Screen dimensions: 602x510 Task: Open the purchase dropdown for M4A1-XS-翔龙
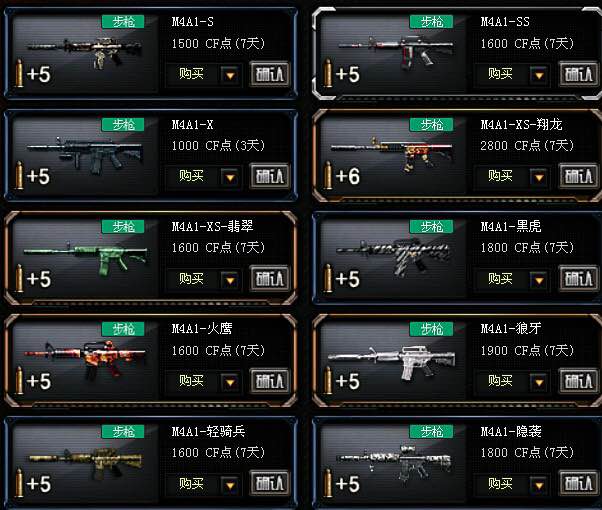pos(539,176)
